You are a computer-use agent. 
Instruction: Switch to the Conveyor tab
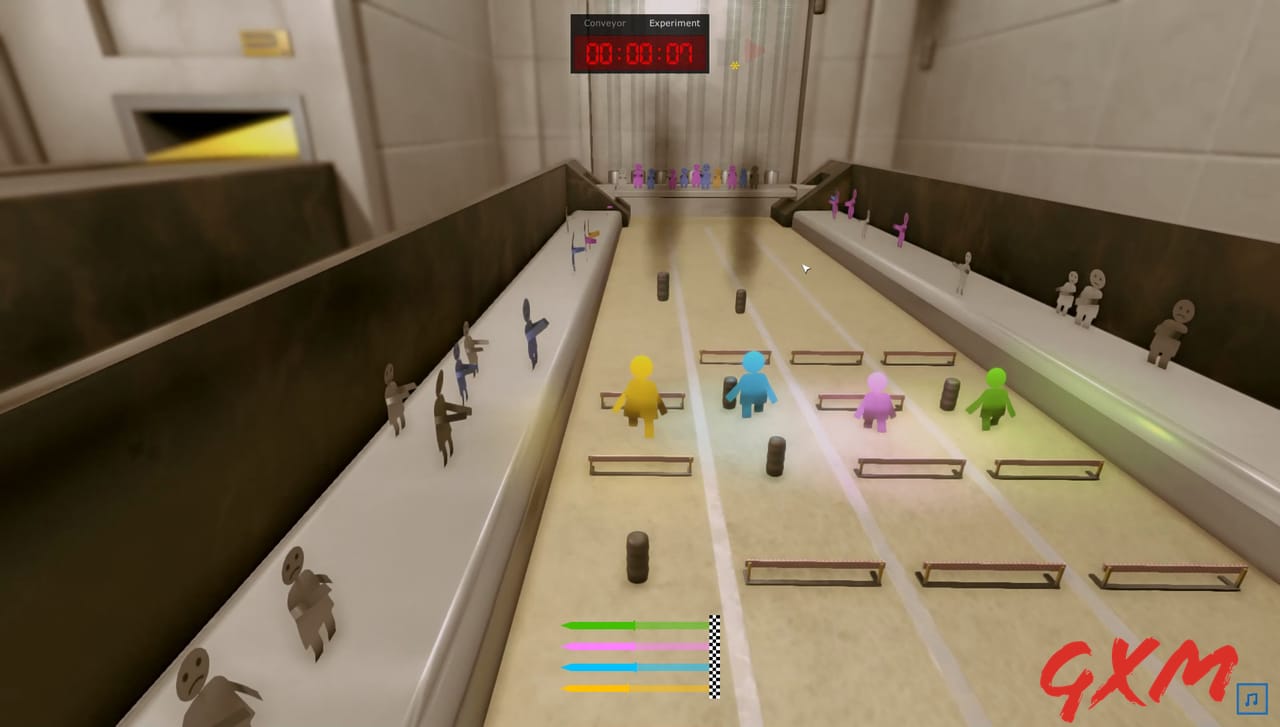[x=604, y=23]
